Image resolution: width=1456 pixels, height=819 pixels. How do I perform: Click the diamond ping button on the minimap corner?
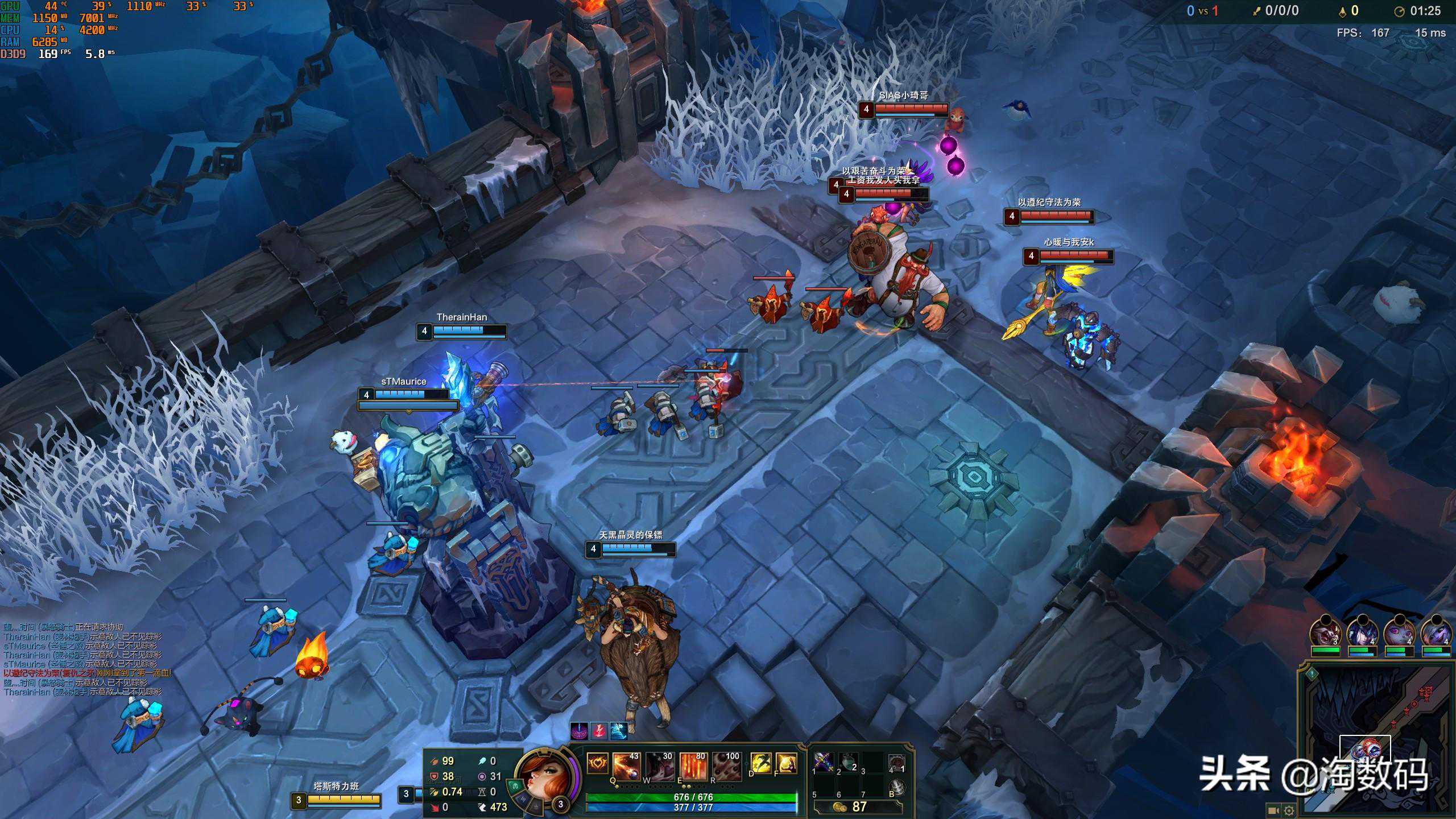point(1312,675)
